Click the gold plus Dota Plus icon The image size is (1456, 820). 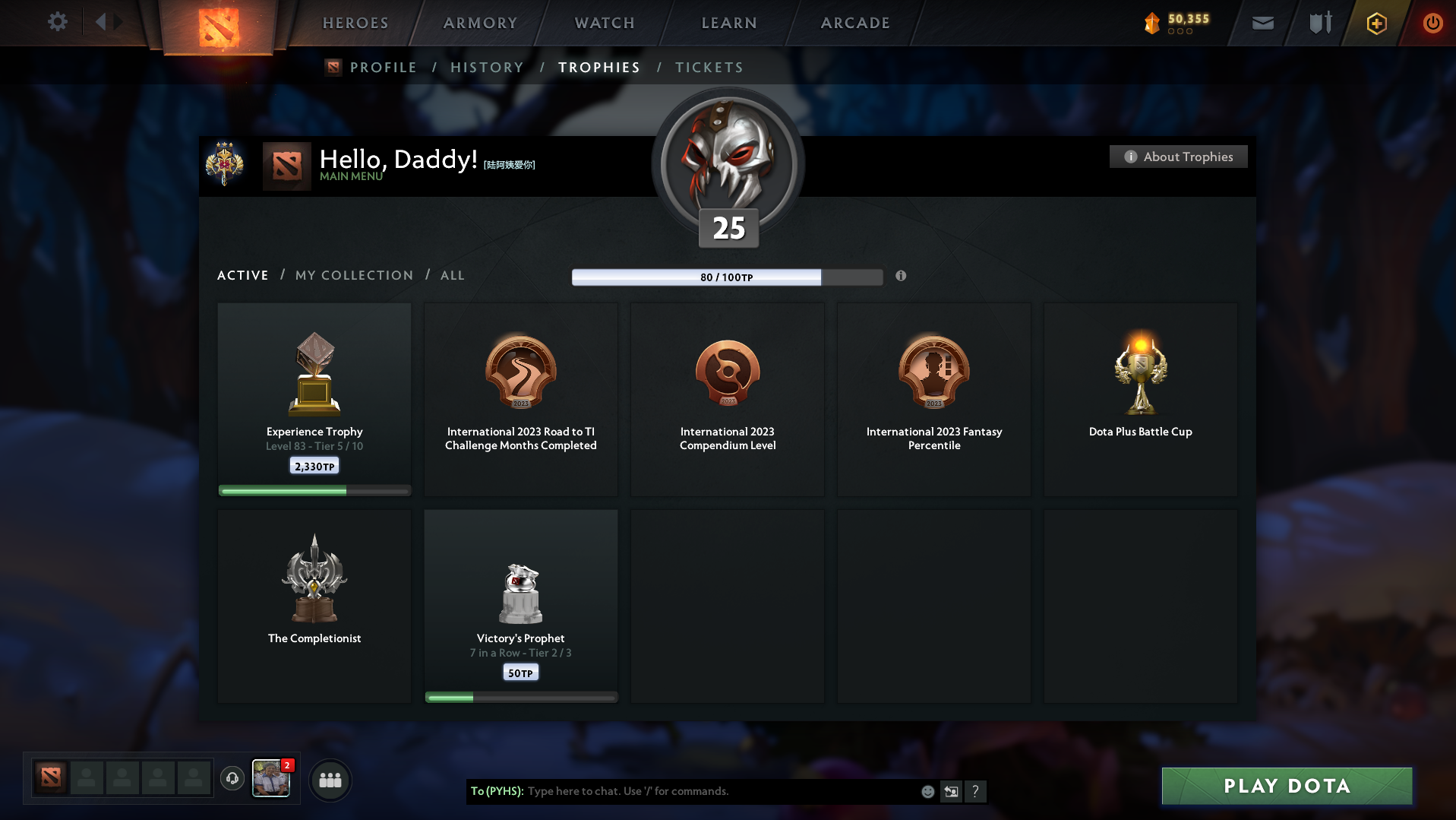coord(1375,24)
